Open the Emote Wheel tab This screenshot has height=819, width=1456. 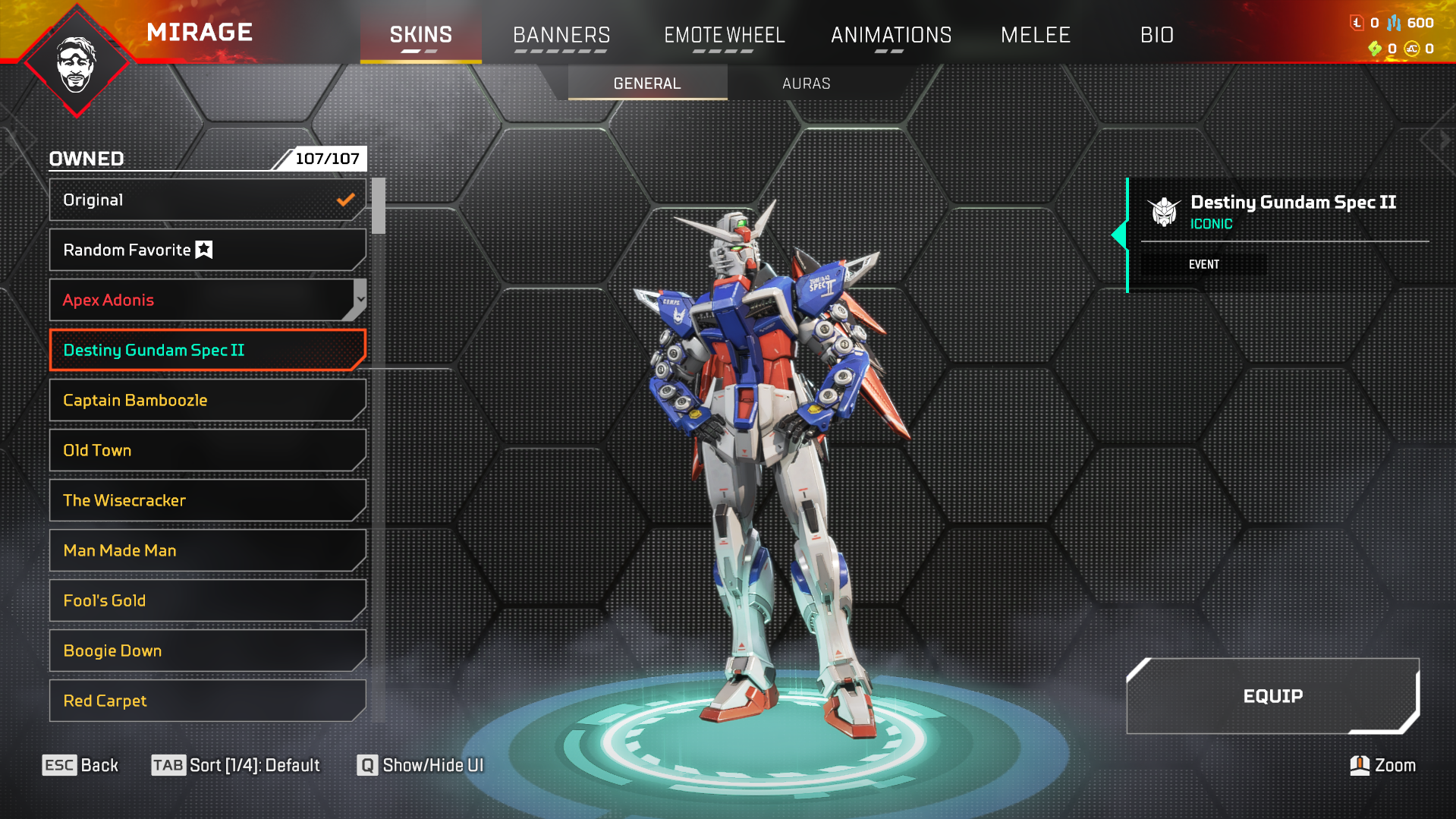(724, 35)
